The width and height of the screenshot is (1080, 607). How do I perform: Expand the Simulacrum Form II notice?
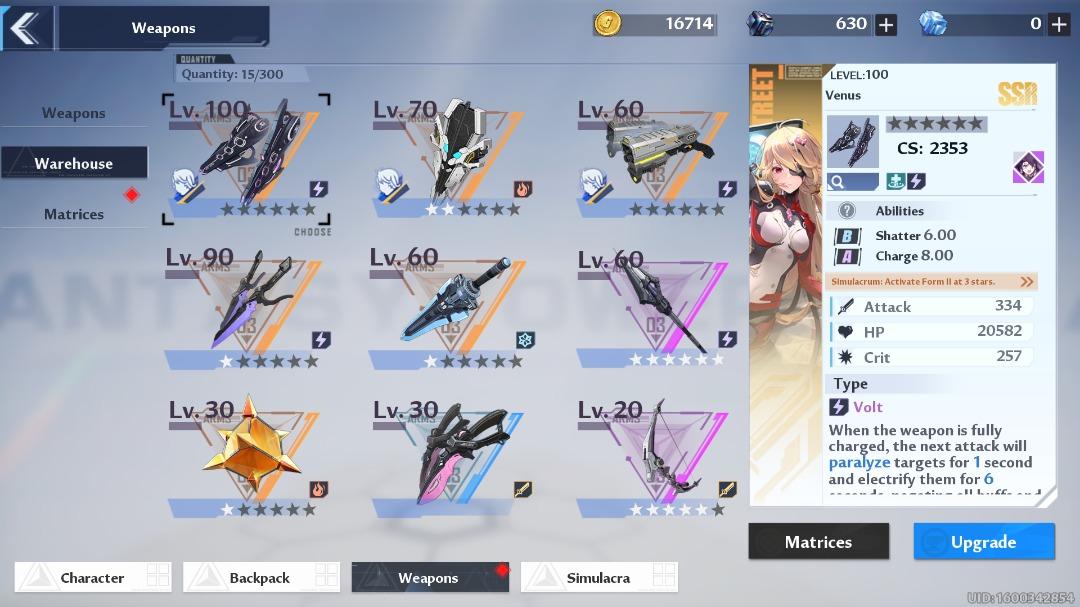coord(1027,282)
